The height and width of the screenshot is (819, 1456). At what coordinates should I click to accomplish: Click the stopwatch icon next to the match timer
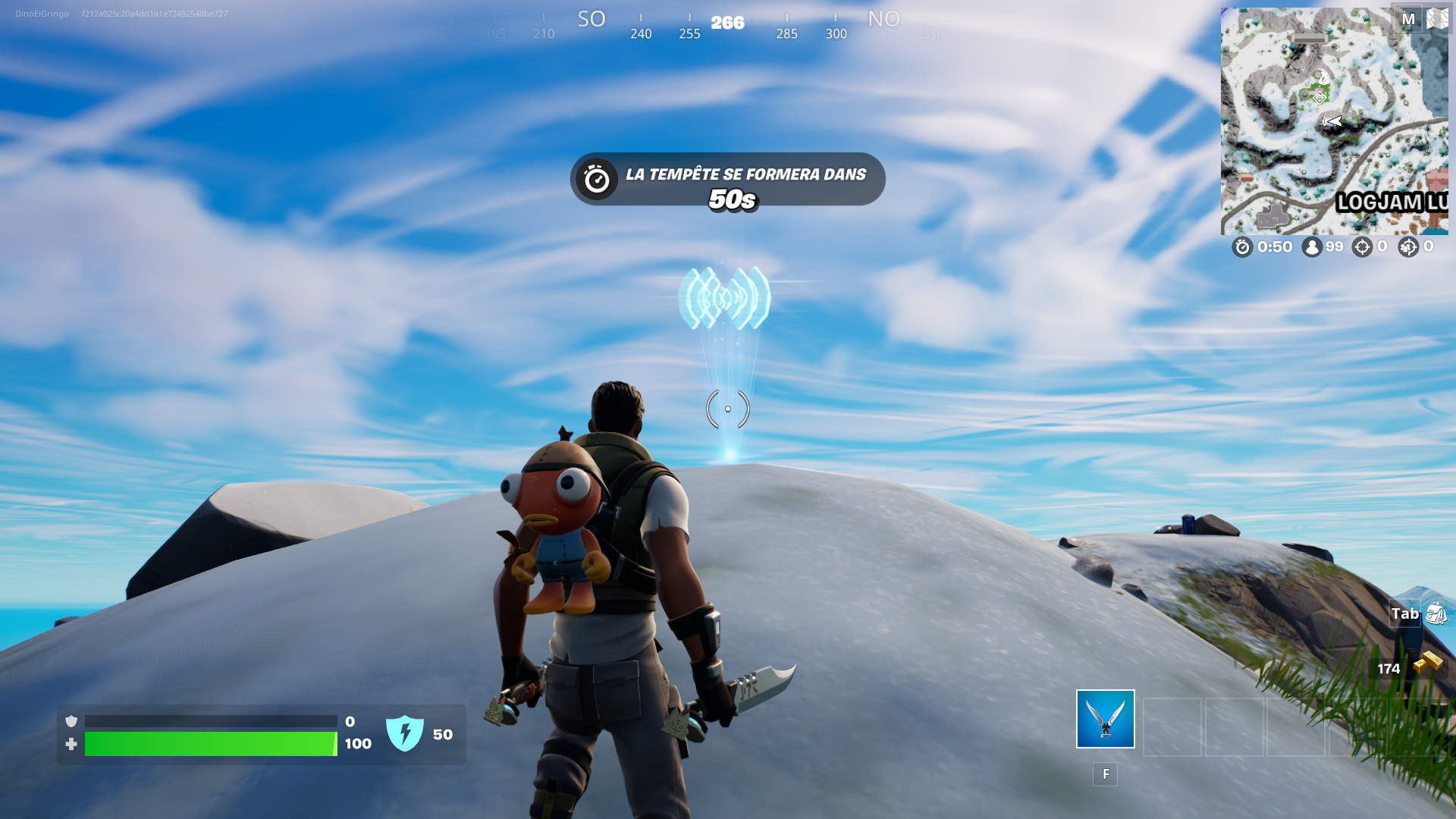(1241, 246)
